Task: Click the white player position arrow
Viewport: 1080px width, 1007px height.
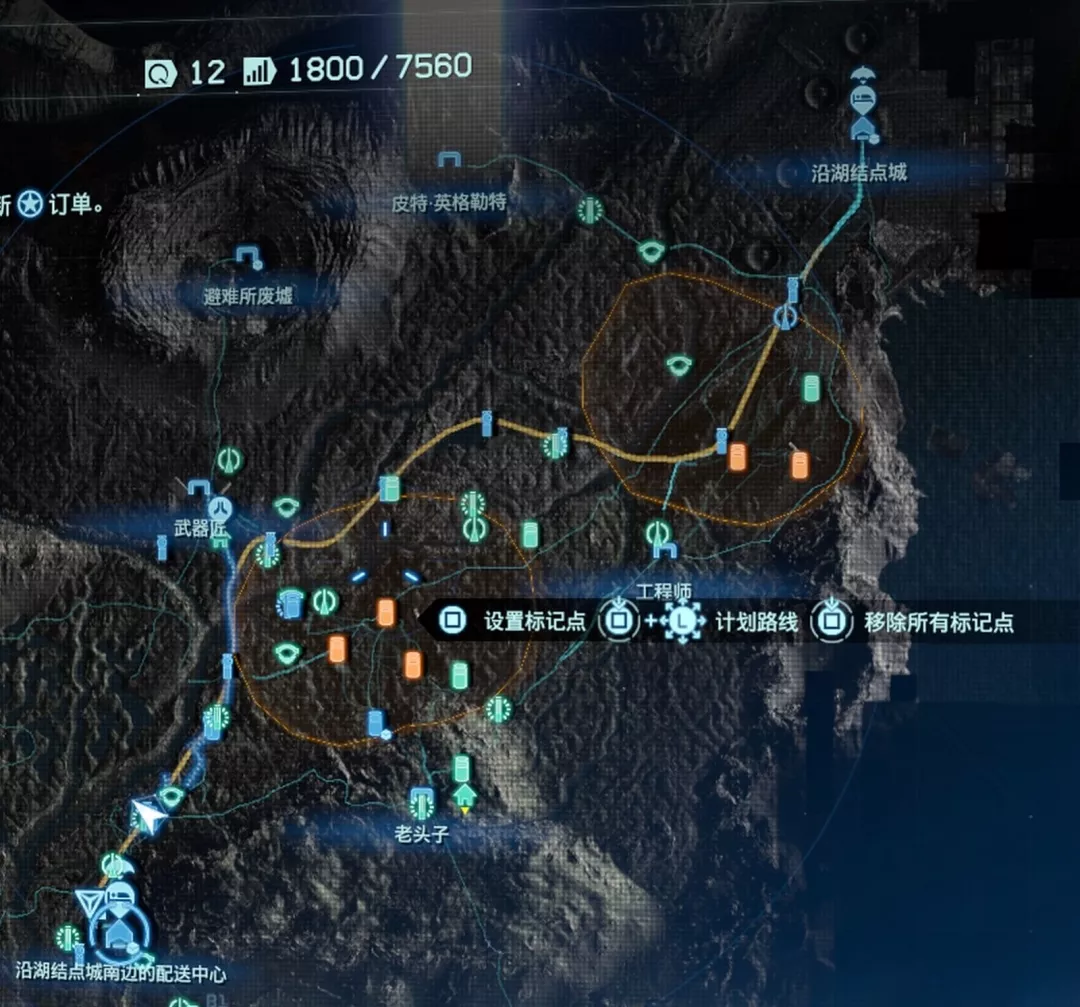Action: pyautogui.click(x=149, y=818)
